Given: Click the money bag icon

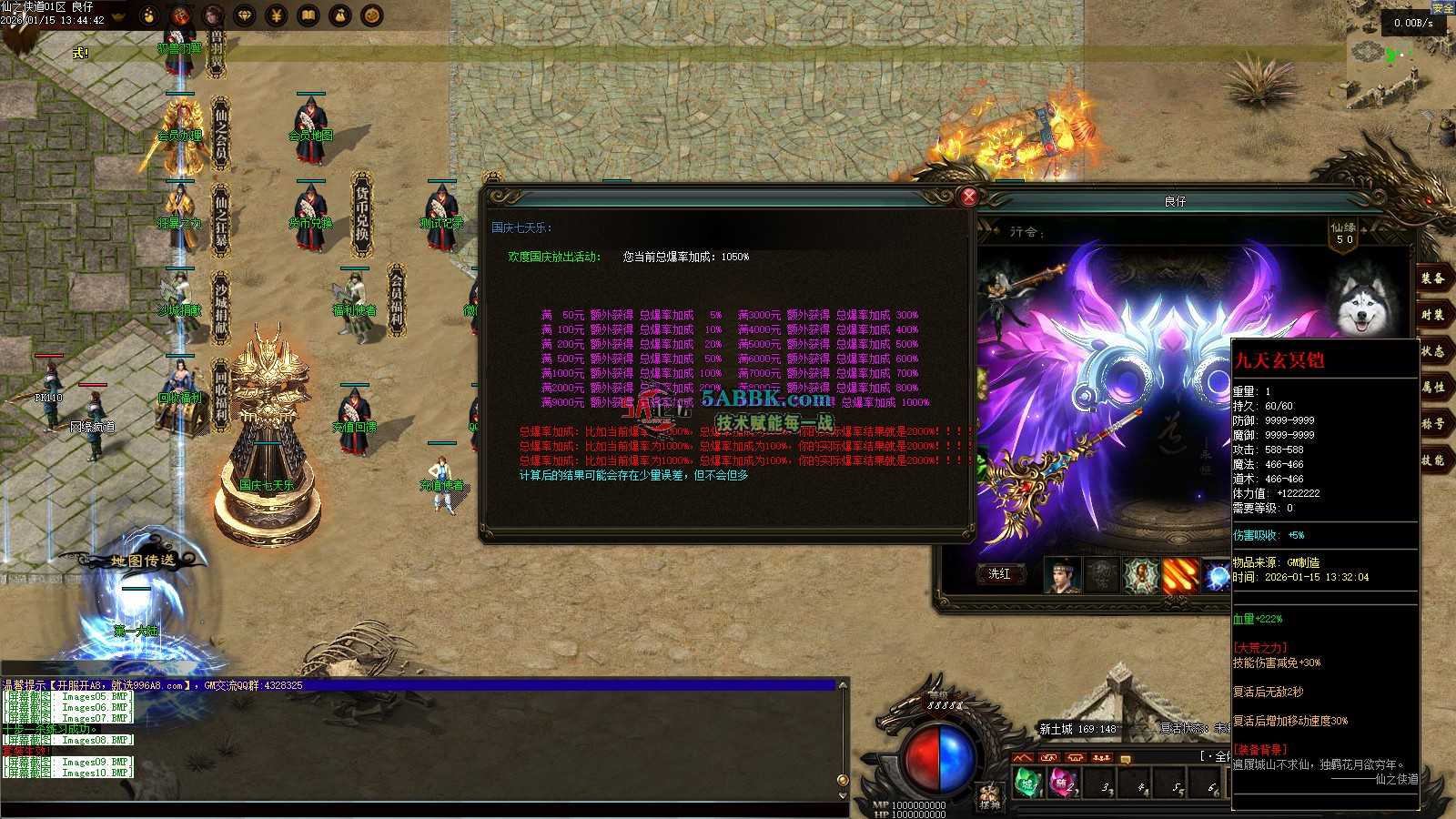Looking at the screenshot, I should click(x=340, y=15).
